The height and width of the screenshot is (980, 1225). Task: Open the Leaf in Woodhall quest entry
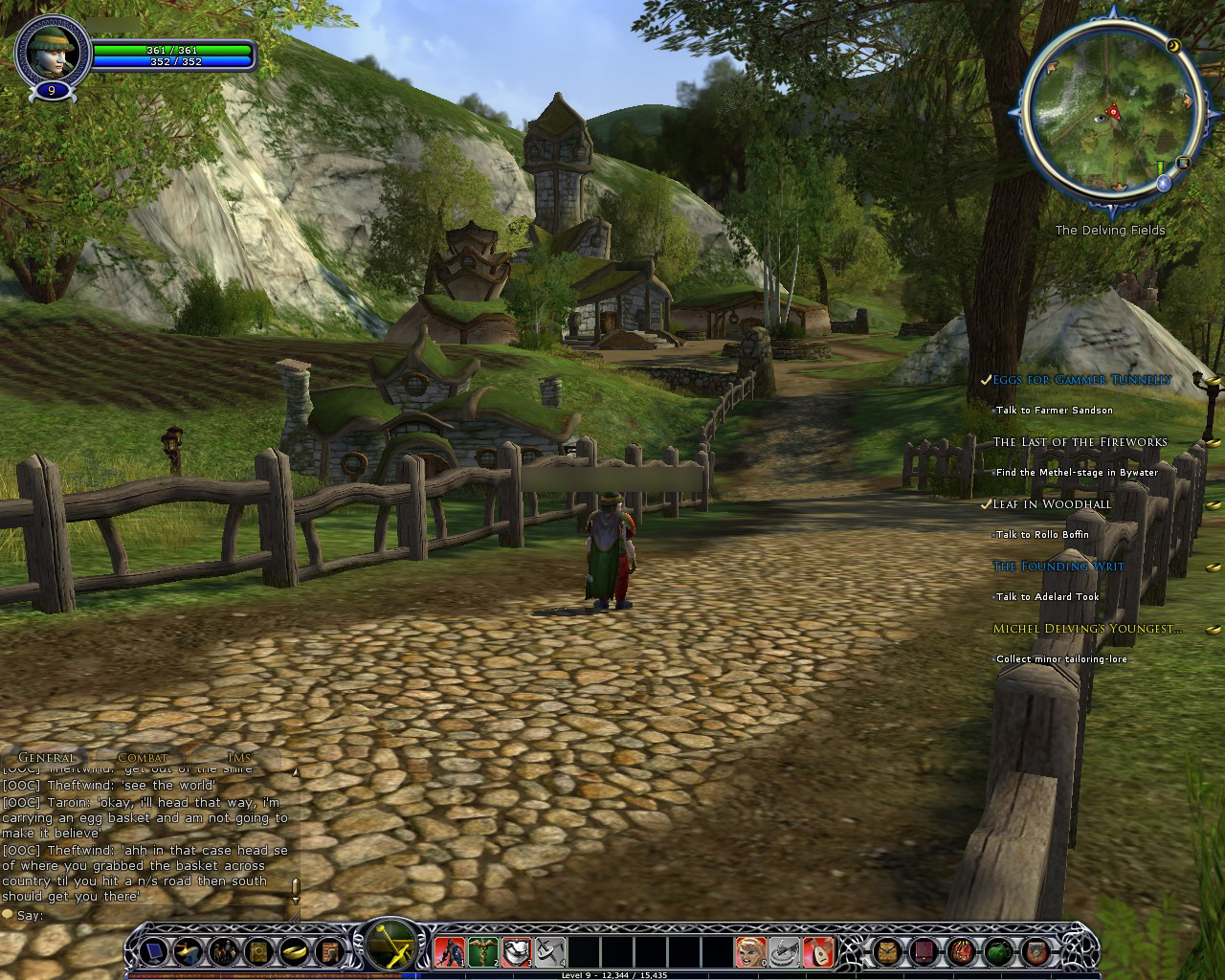(1052, 504)
